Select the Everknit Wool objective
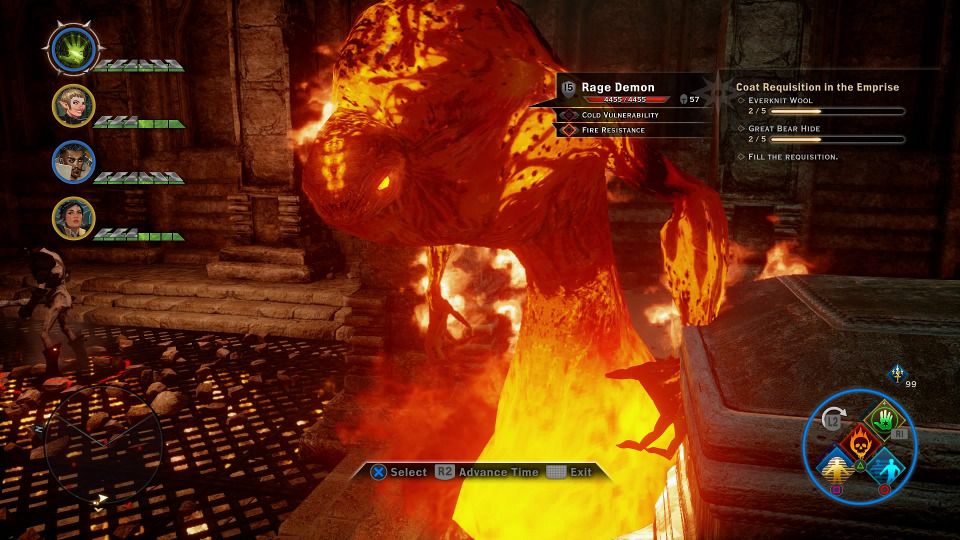Viewport: 960px width, 540px height. tap(780, 101)
